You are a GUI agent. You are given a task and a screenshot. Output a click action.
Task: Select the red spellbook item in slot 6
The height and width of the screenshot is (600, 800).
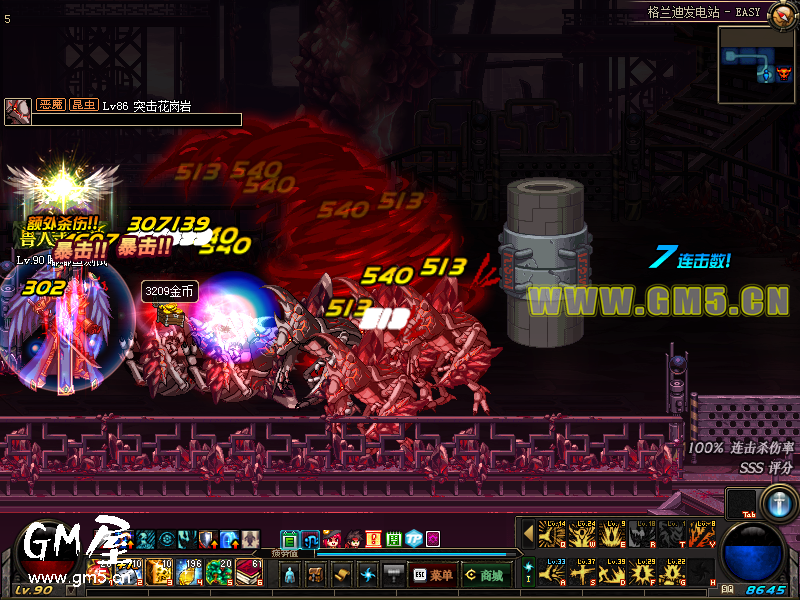(x=249, y=573)
